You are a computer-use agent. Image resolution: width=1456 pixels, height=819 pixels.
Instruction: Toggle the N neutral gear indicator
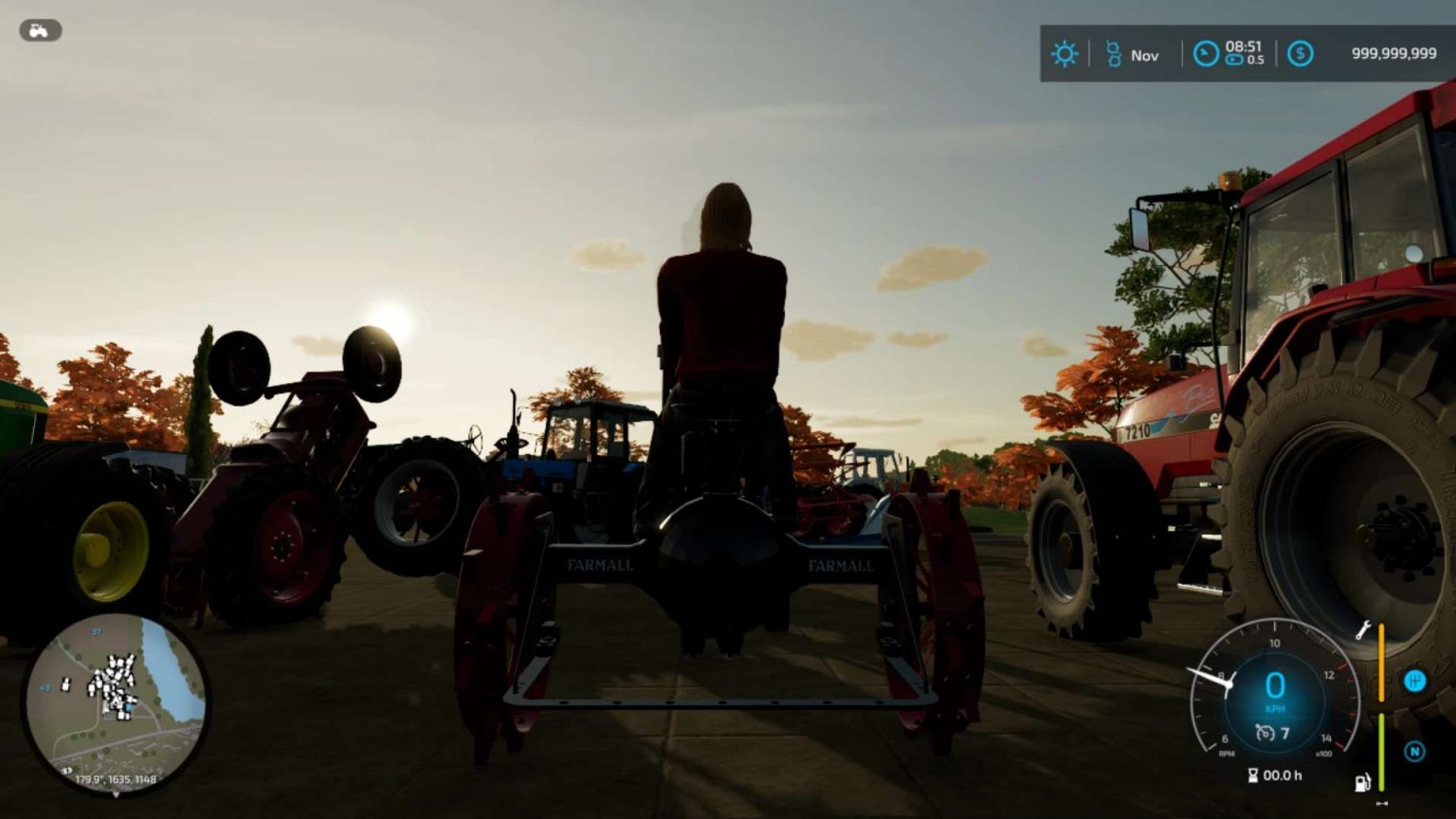pyautogui.click(x=1414, y=751)
